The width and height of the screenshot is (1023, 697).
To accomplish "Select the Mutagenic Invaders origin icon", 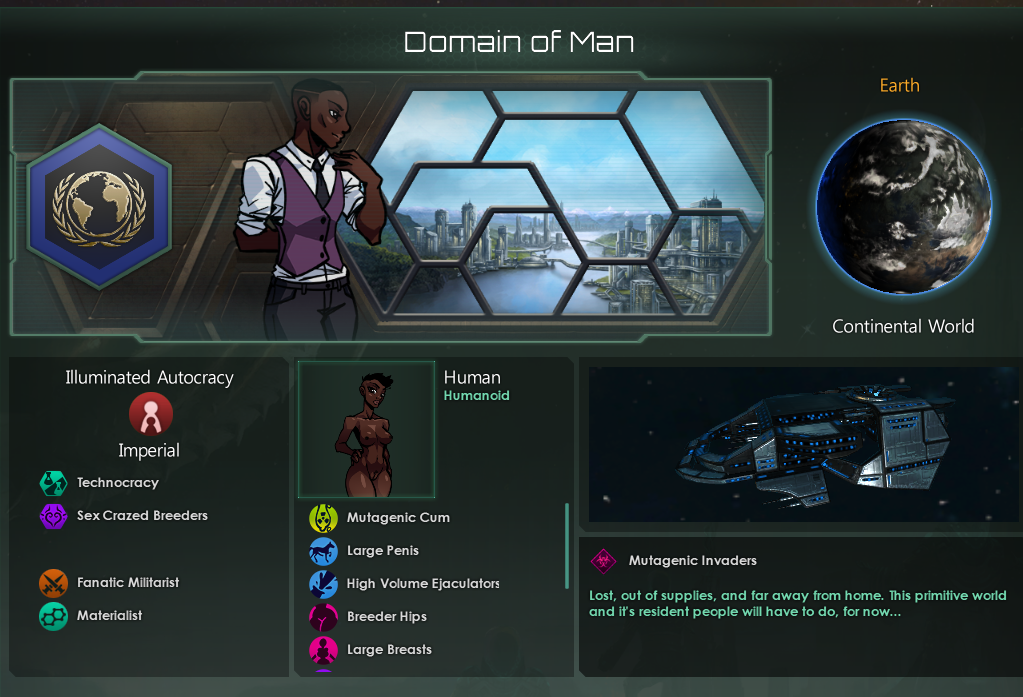I will point(604,561).
